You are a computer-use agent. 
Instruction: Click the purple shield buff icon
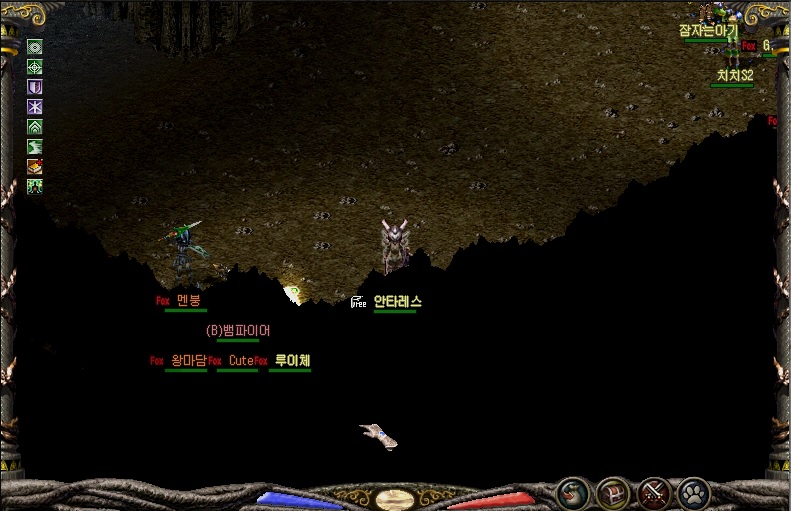click(35, 86)
